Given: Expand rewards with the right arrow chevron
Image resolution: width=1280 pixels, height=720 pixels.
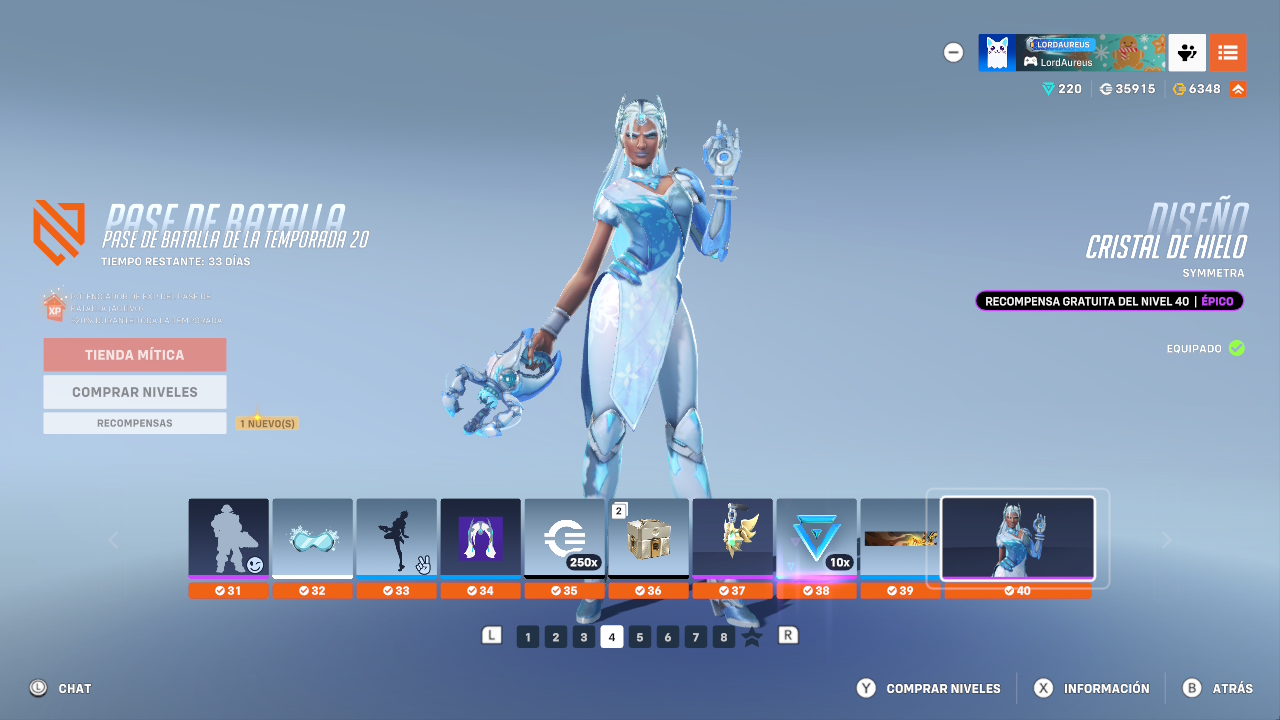Looking at the screenshot, I should coord(1166,539).
